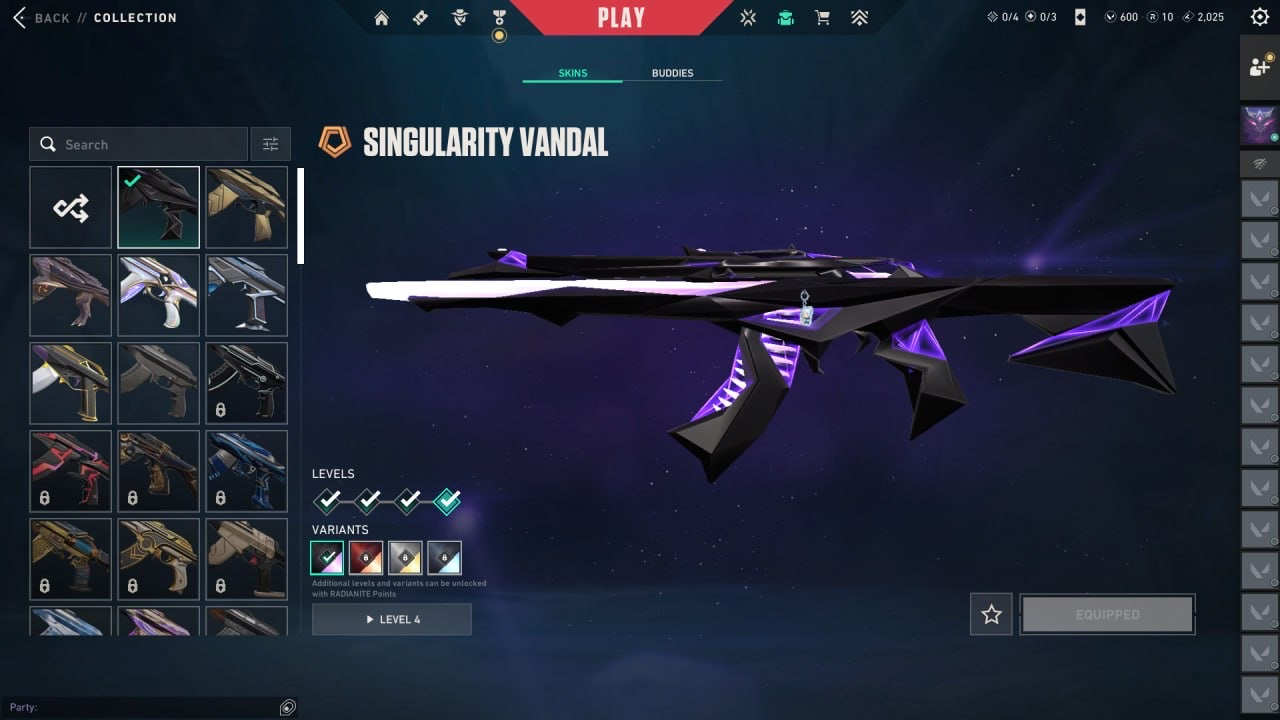
Task: Click the greyed Equipped button
Action: tap(1107, 614)
